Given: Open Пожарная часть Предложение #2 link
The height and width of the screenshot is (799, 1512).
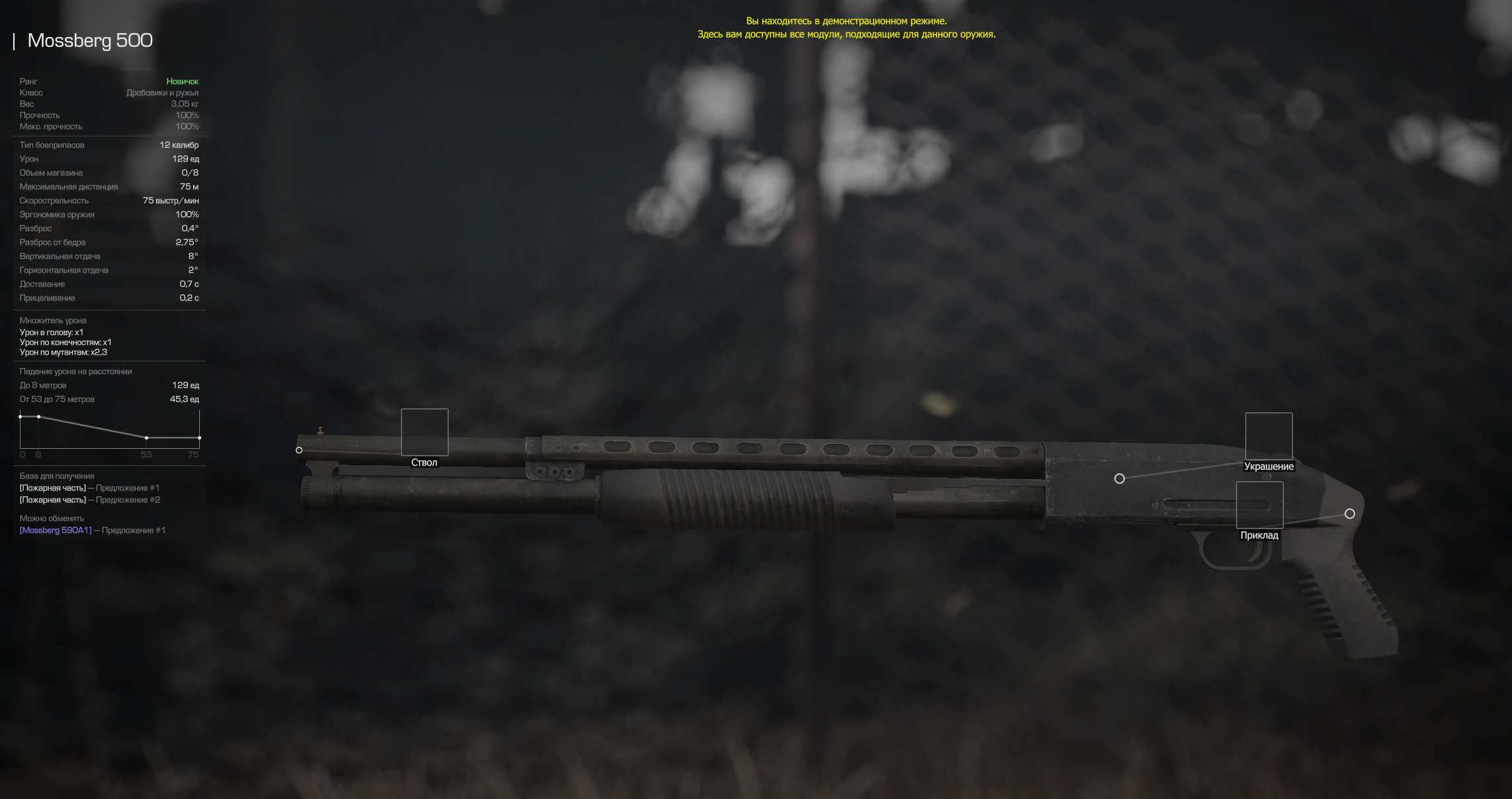Looking at the screenshot, I should click(89, 500).
